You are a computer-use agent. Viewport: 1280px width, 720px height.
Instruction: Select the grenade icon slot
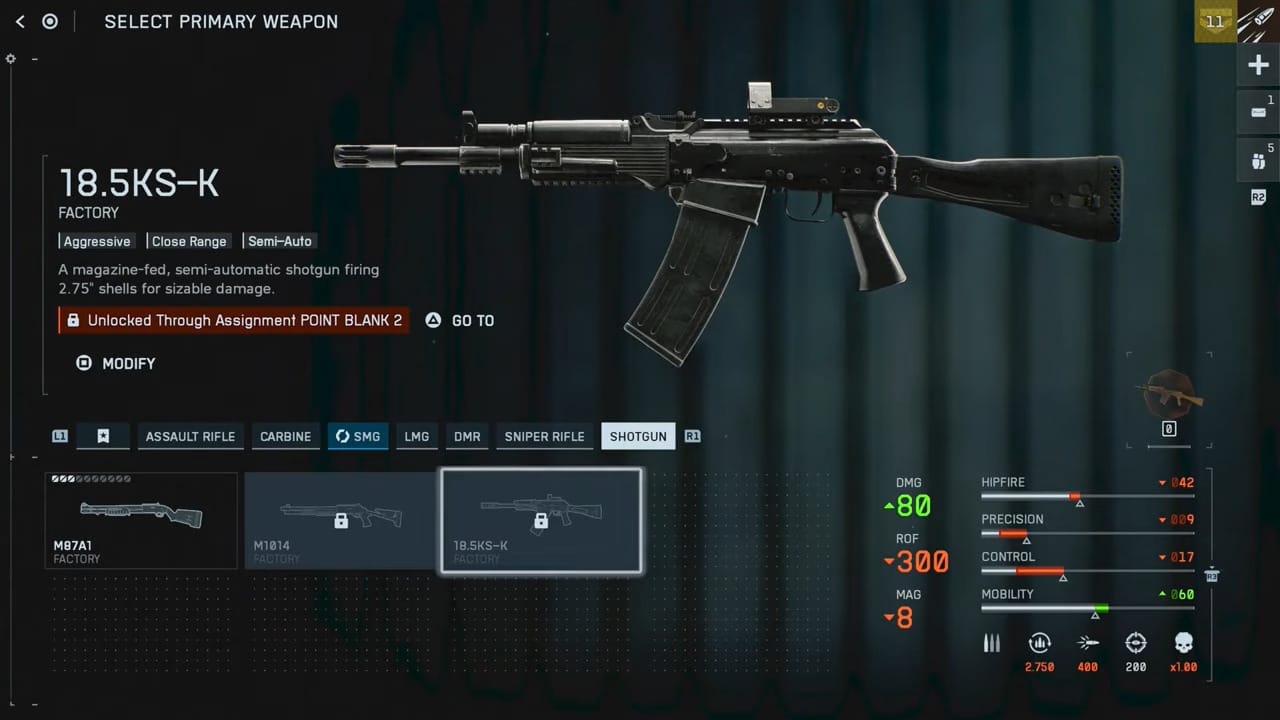(x=1258, y=160)
